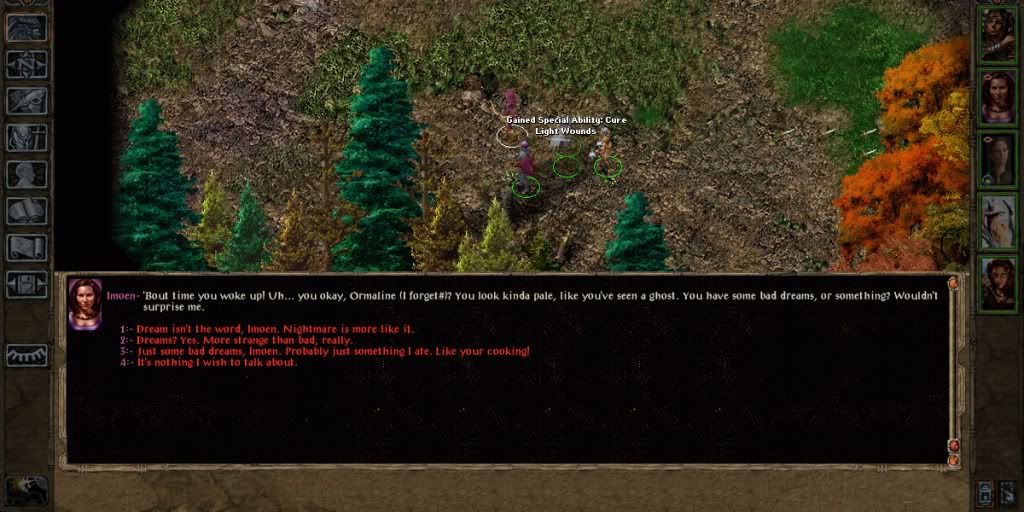This screenshot has width=1024, height=512.
Task: Show the character record bust icon
Action: point(27,174)
